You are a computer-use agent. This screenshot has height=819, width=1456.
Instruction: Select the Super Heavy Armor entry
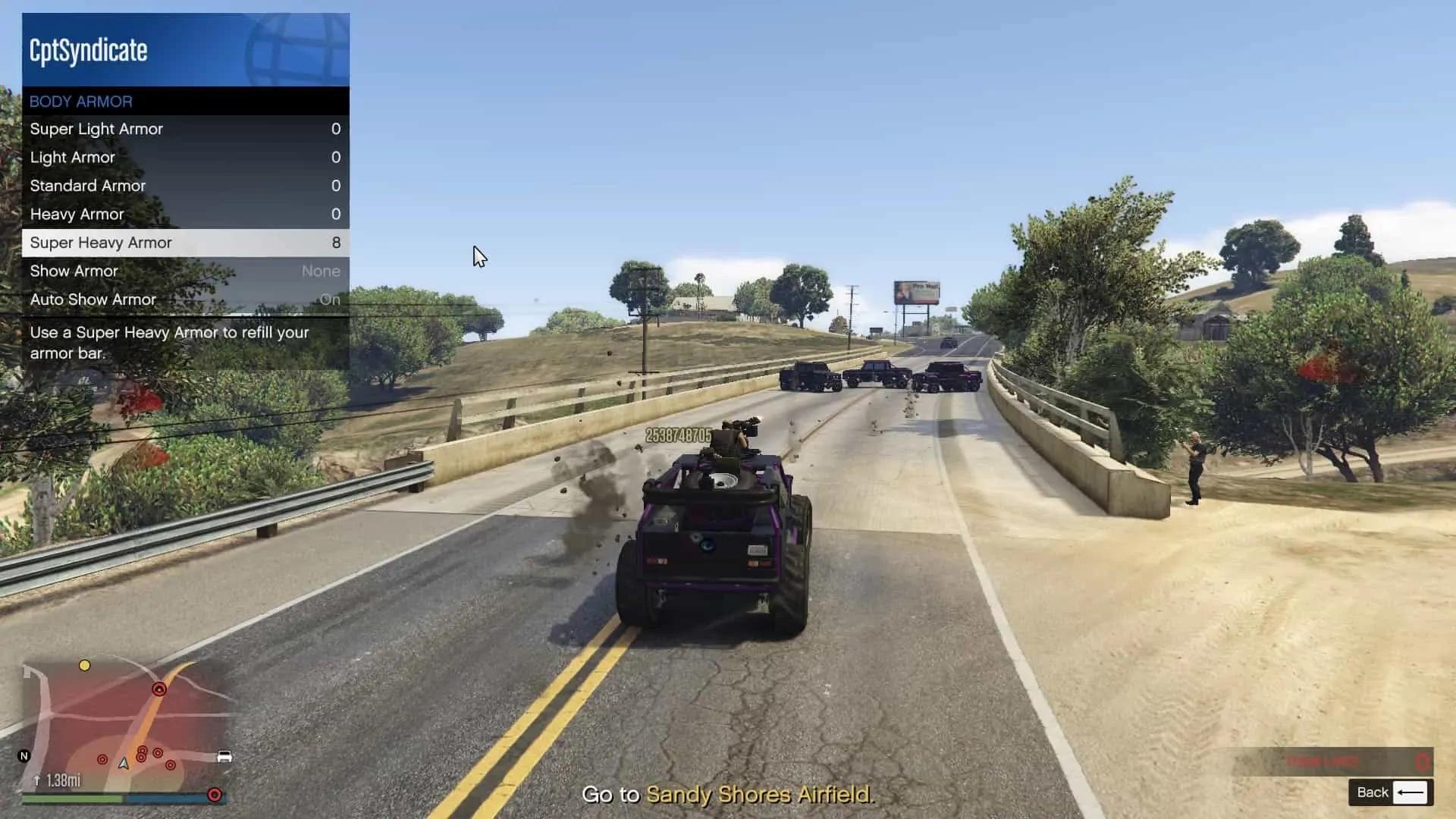(x=184, y=243)
